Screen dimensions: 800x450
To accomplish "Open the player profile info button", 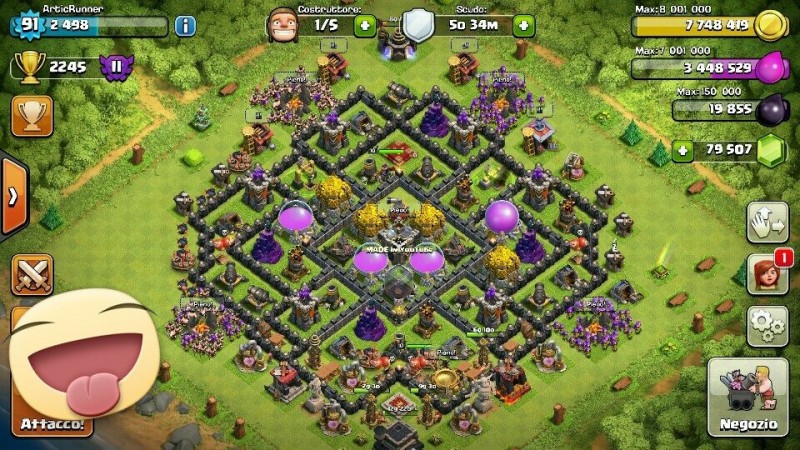I will click(185, 26).
